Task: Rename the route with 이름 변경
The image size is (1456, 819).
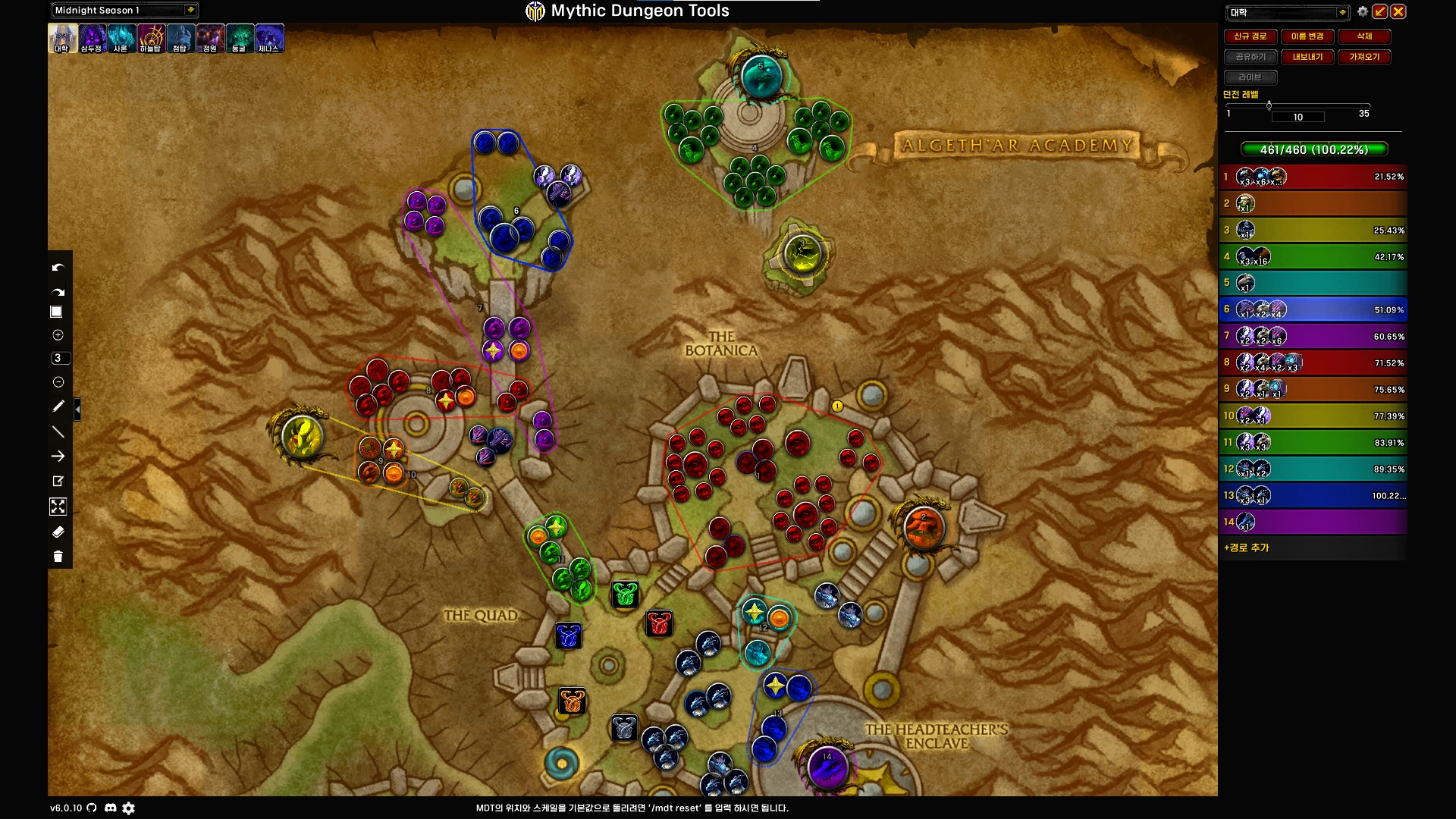Action: (1307, 36)
